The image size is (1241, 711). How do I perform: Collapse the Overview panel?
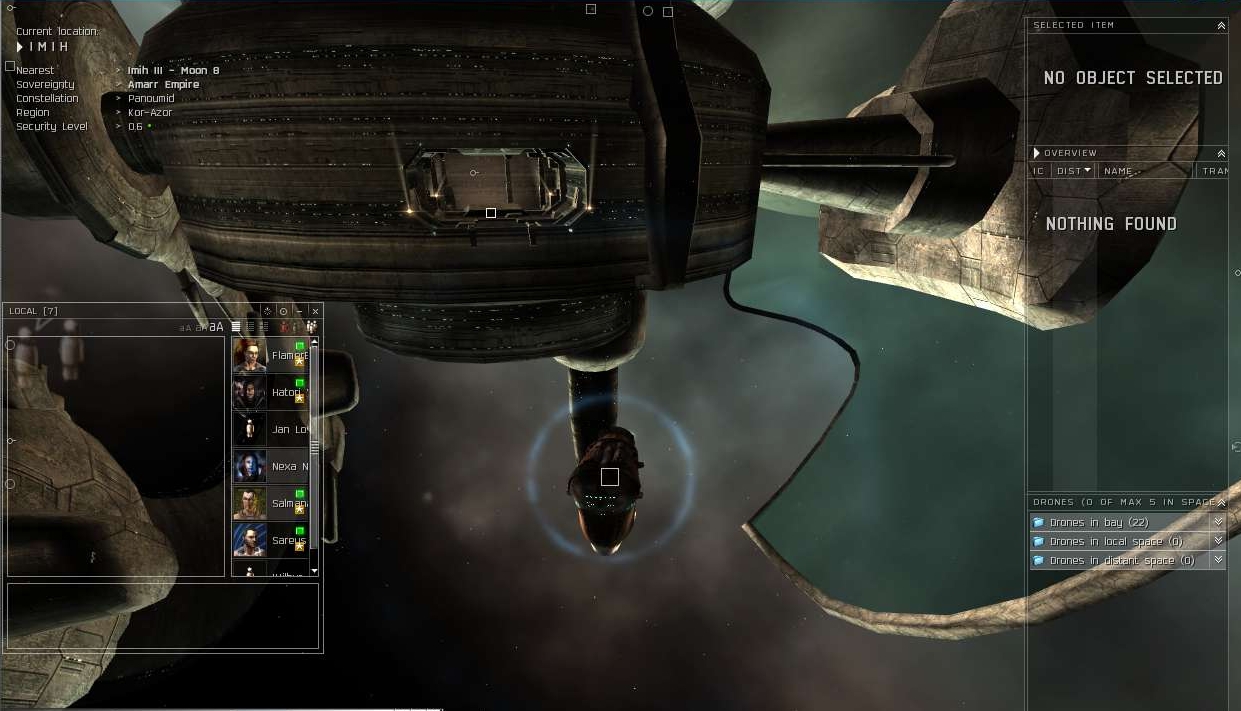point(1221,154)
